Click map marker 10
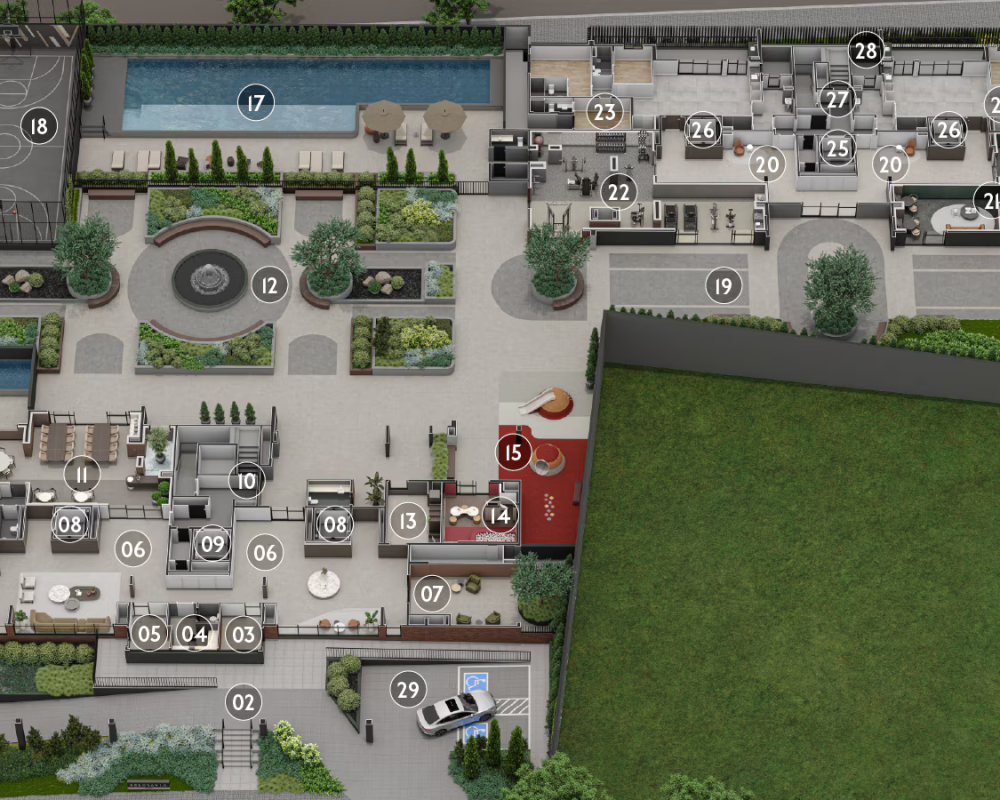This screenshot has width=1000, height=800. (x=246, y=481)
